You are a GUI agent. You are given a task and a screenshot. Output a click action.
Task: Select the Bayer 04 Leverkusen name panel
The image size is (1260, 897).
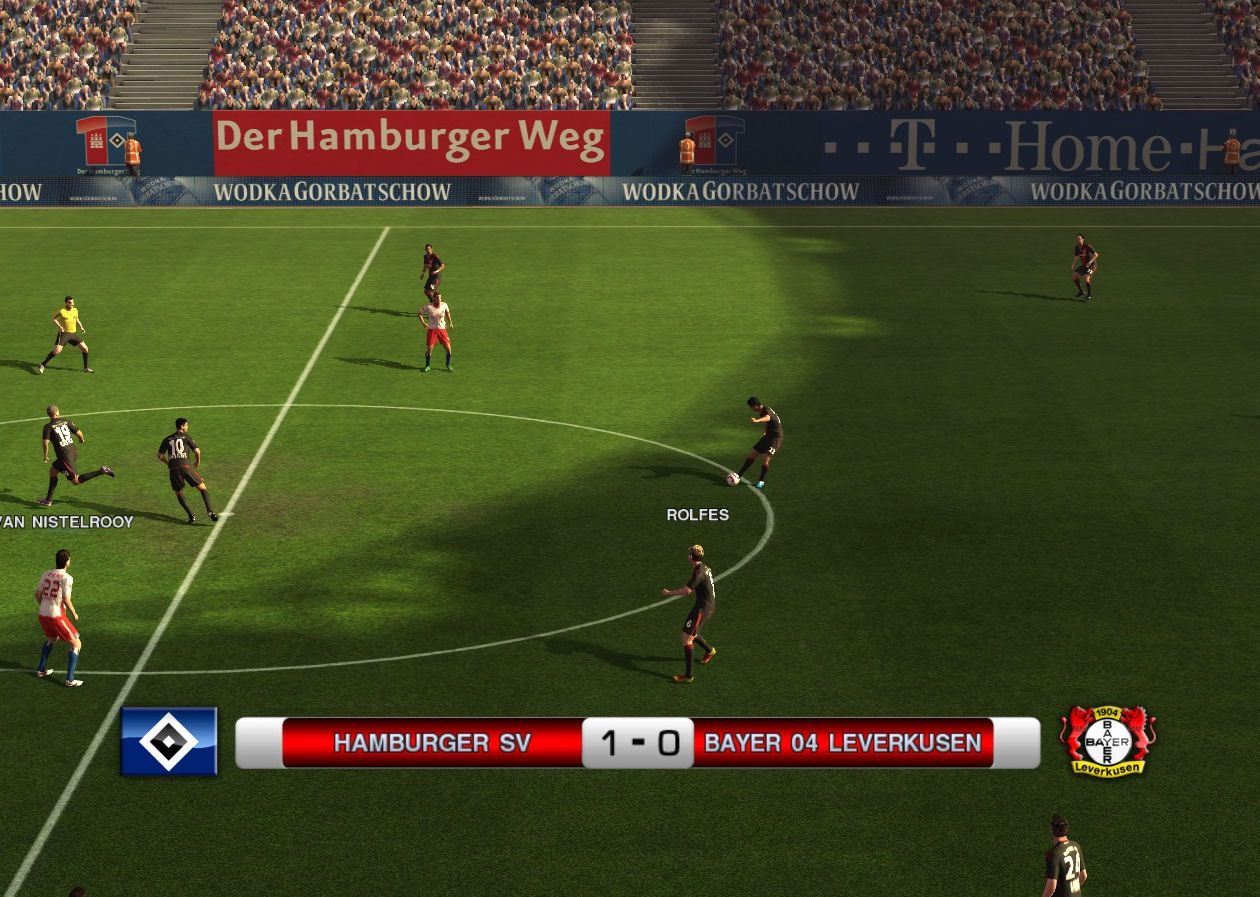click(x=842, y=743)
